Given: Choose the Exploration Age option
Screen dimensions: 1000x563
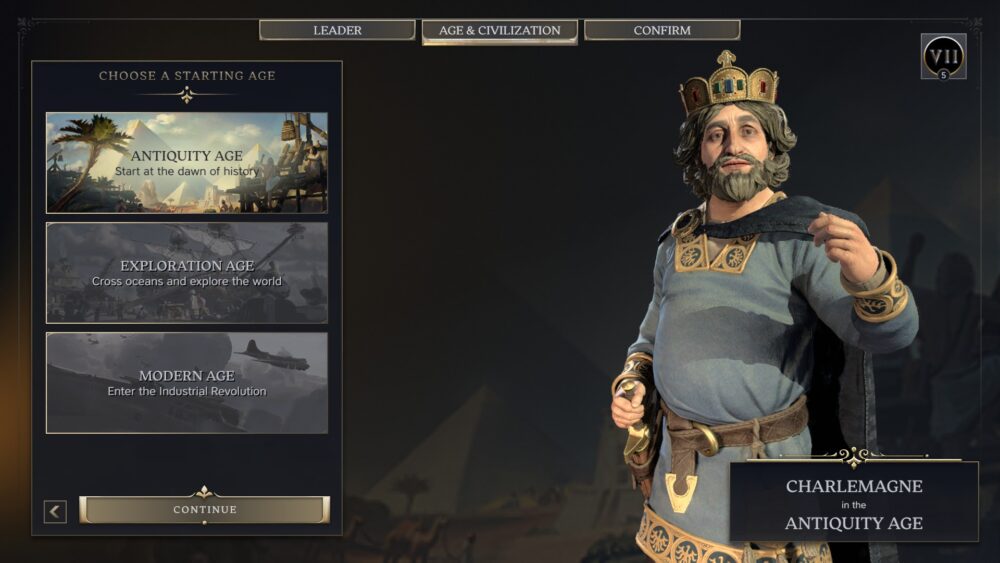Looking at the screenshot, I should click(187, 273).
